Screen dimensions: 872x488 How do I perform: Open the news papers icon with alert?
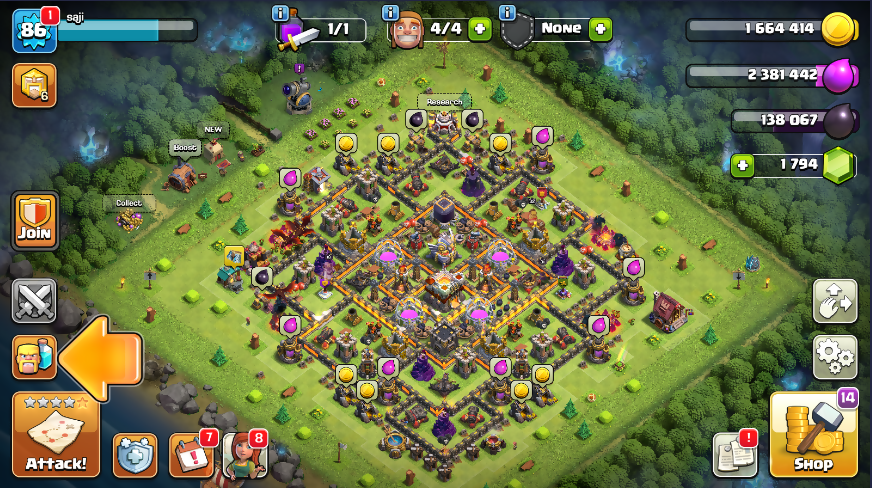[734, 455]
